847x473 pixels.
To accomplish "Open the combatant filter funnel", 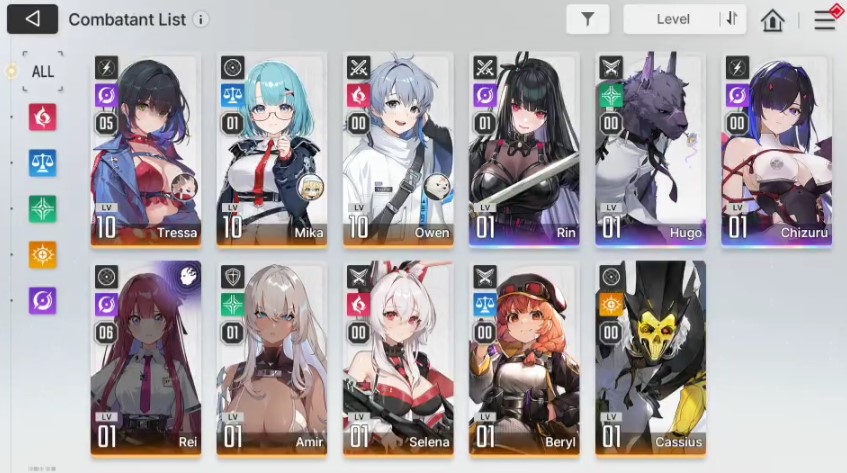I will pos(587,19).
